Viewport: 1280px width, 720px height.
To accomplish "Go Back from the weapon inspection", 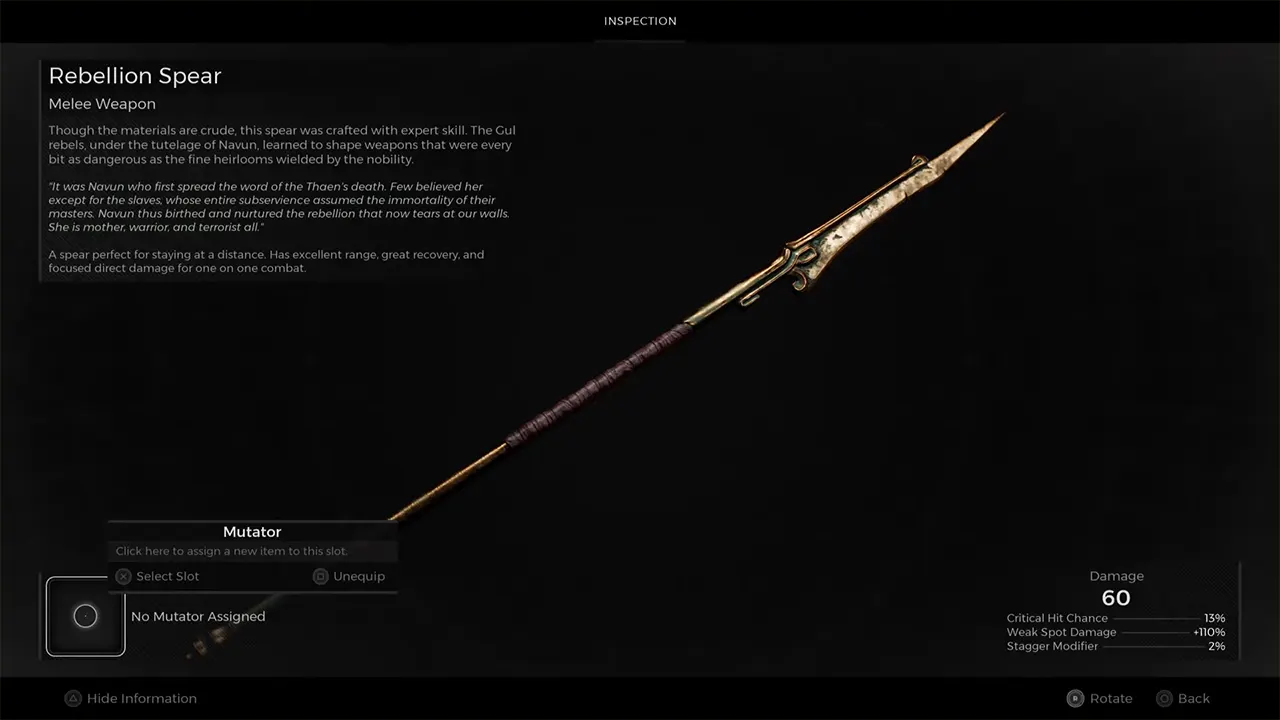I will [1183, 698].
